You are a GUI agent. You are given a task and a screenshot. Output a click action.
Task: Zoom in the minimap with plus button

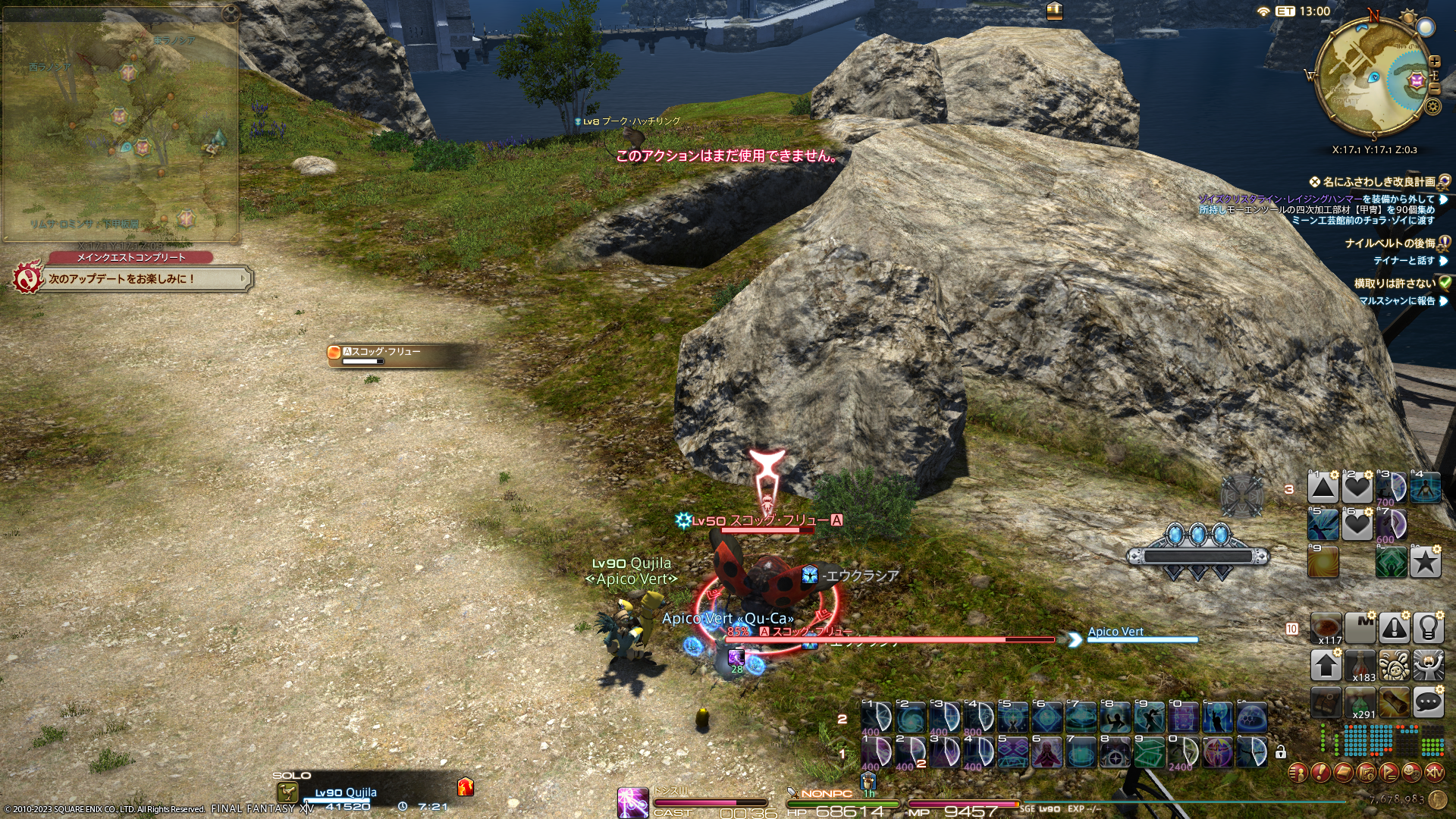click(1434, 61)
